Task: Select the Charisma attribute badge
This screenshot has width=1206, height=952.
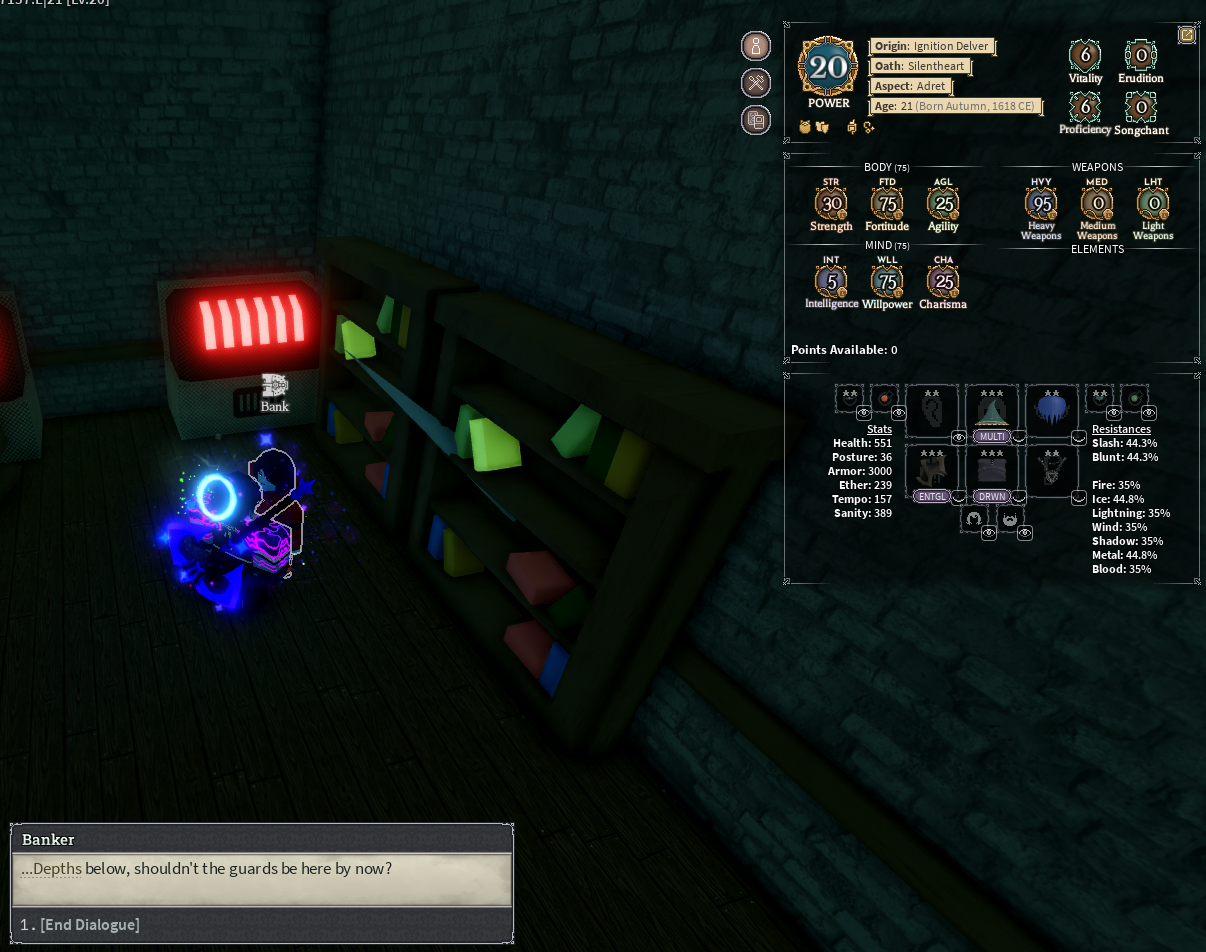Action: 943,282
